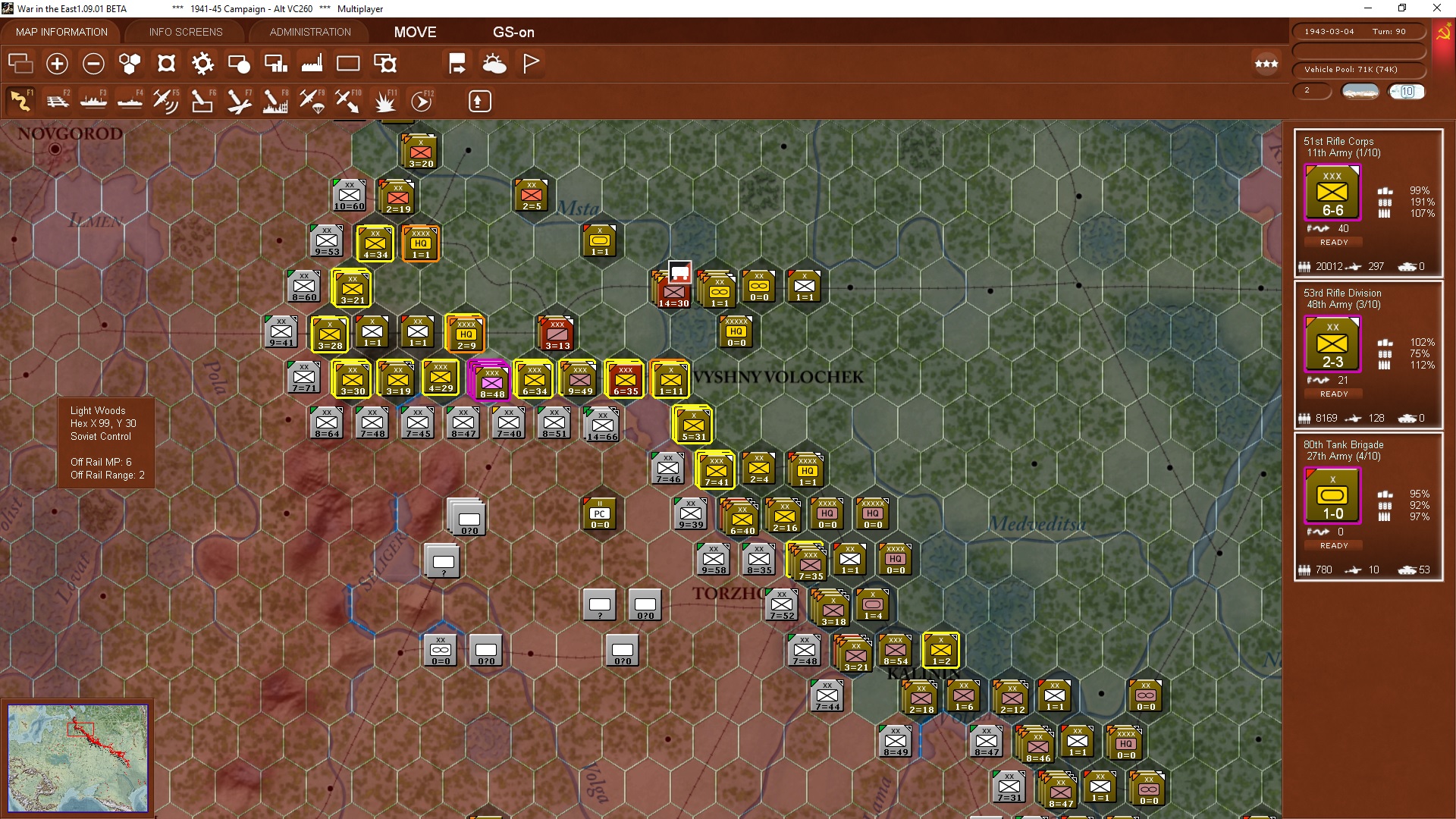Viewport: 1456px width, 819px height.
Task: Click the mini-map in the bottom left corner
Action: pyautogui.click(x=79, y=757)
